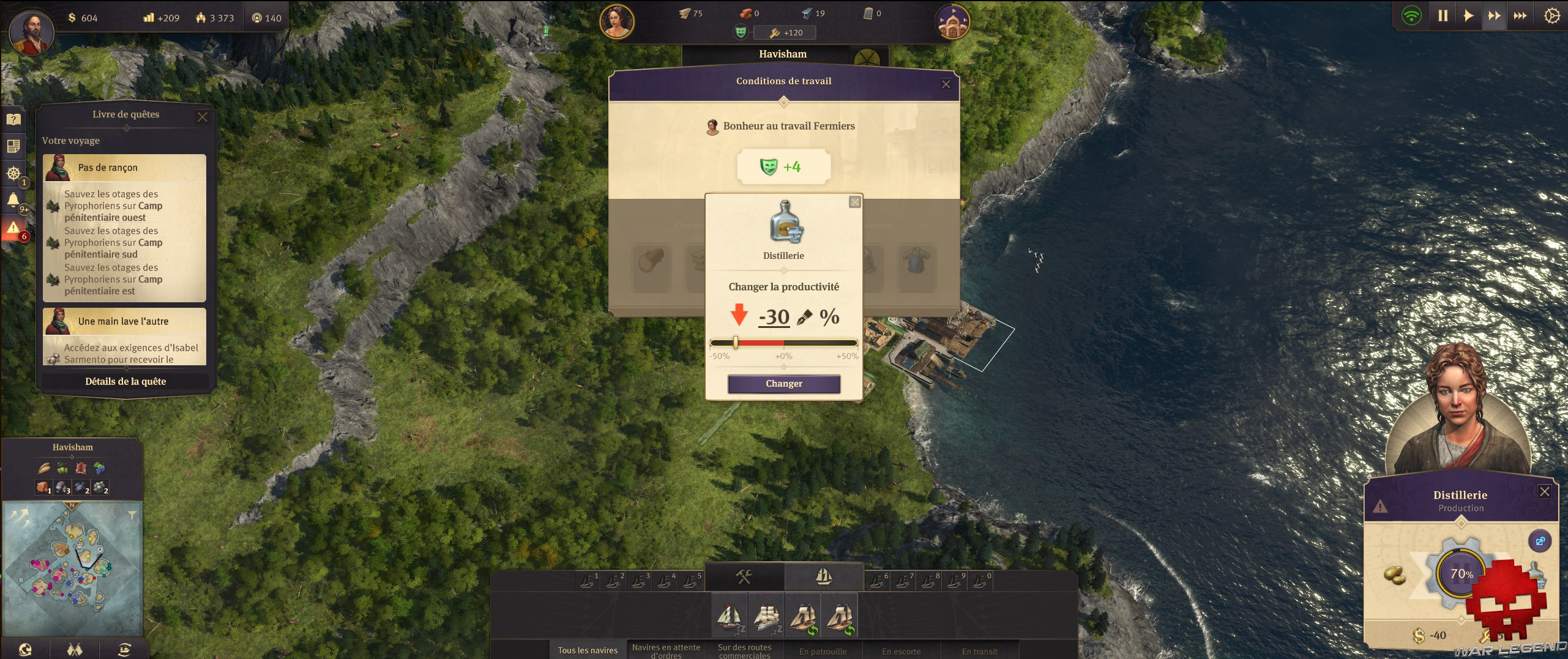This screenshot has height=659, width=1568.
Task: Click the newspaper icon in left sidebar
Action: point(13,147)
